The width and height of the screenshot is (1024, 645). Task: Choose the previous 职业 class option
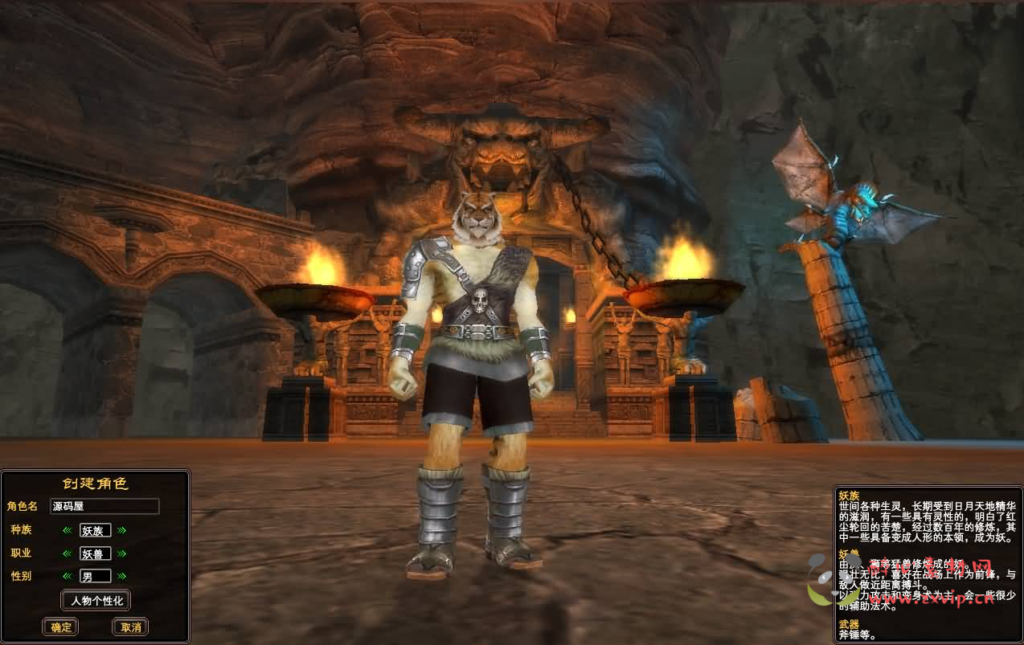[67, 553]
